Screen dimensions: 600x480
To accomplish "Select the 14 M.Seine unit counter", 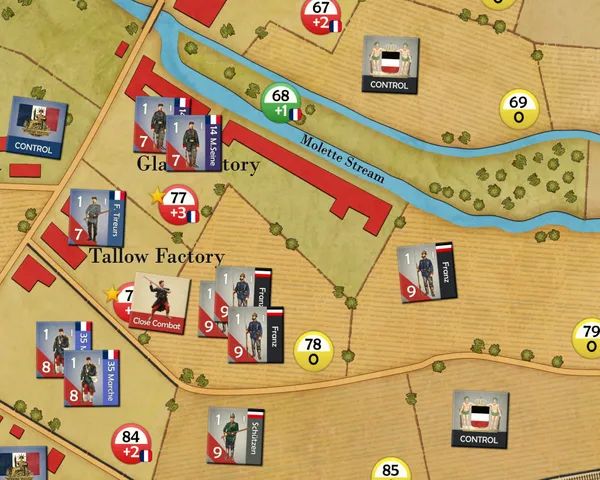I will [194, 143].
